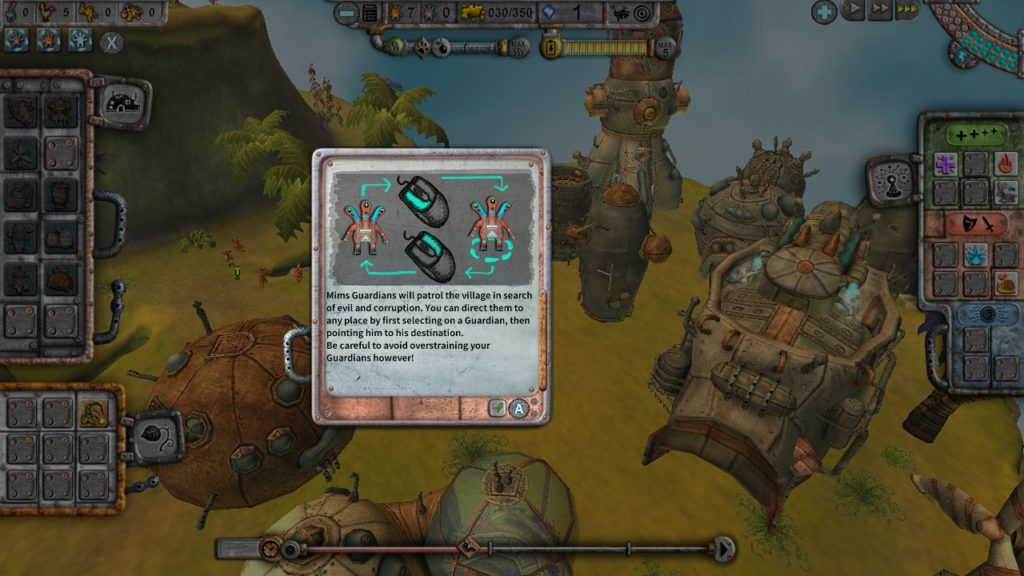
Task: Choose the grey rabbit spell icon
Action: pos(1006,192)
